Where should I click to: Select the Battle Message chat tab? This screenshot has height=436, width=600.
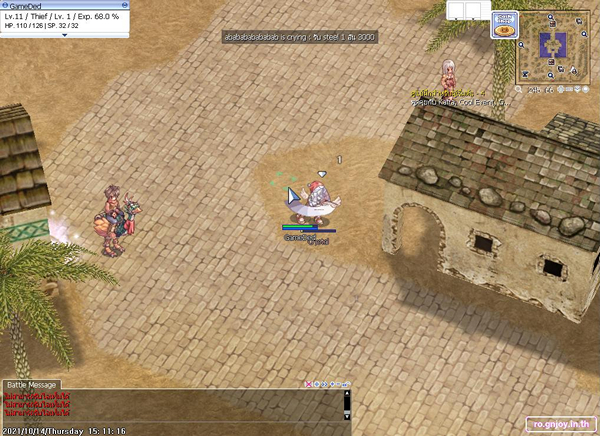click(x=32, y=384)
